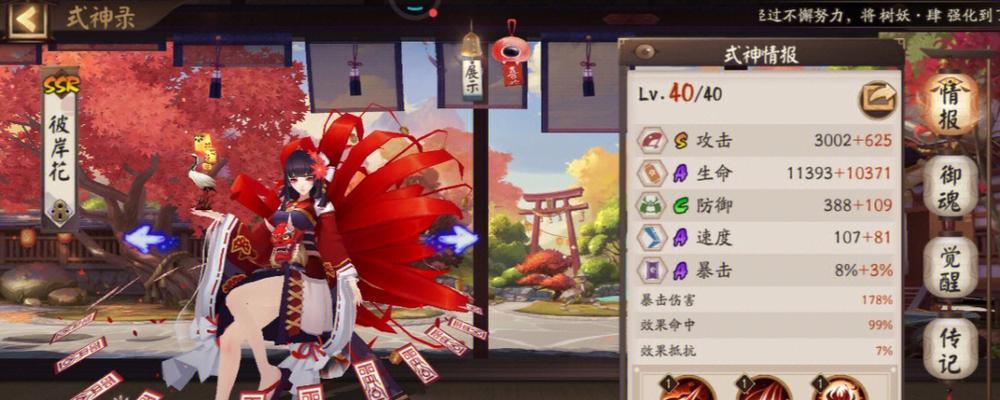Switch to previous shikigami with left arrow
The image size is (1000, 400).
click(x=148, y=239)
